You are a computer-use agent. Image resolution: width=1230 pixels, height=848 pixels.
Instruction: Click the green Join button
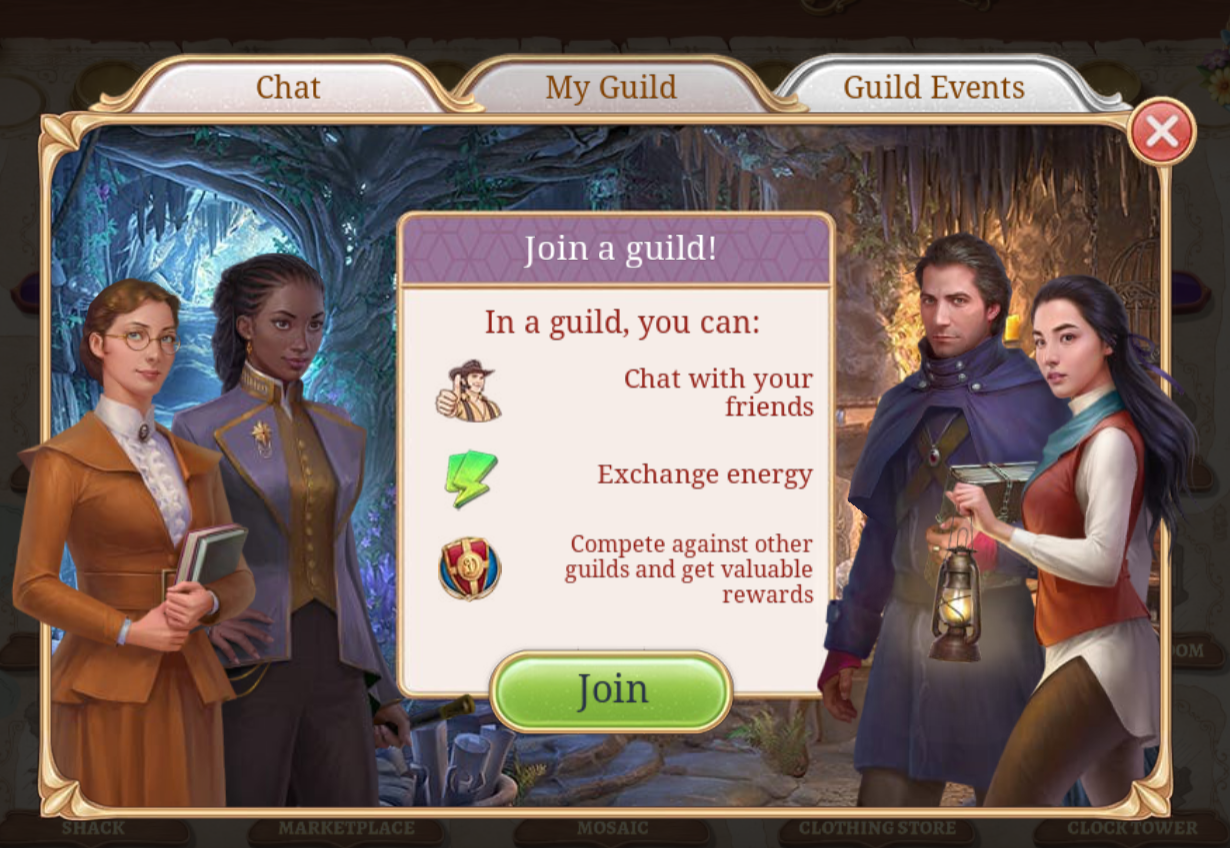coord(611,690)
